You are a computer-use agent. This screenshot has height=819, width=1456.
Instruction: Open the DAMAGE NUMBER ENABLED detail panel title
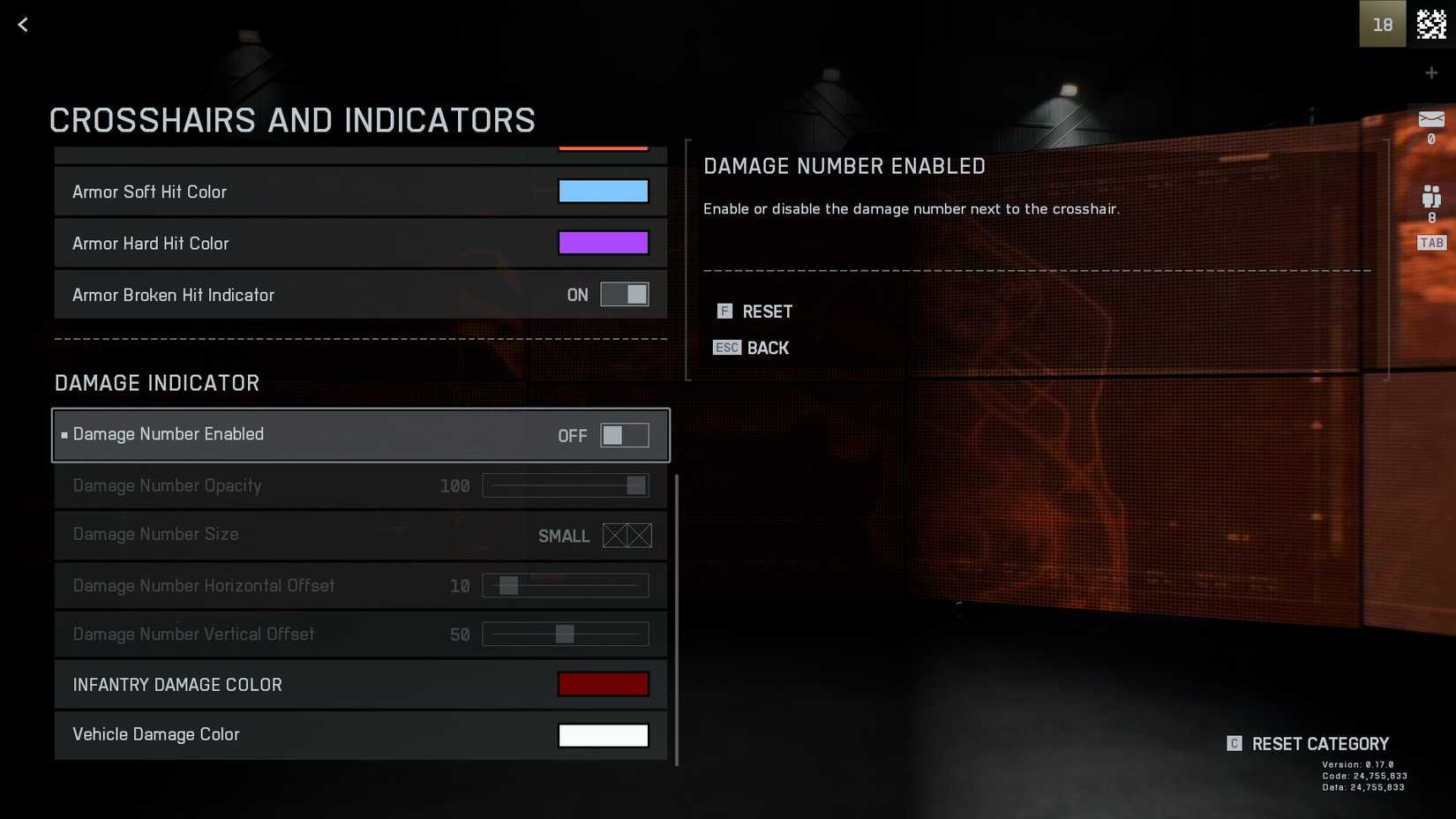844,166
